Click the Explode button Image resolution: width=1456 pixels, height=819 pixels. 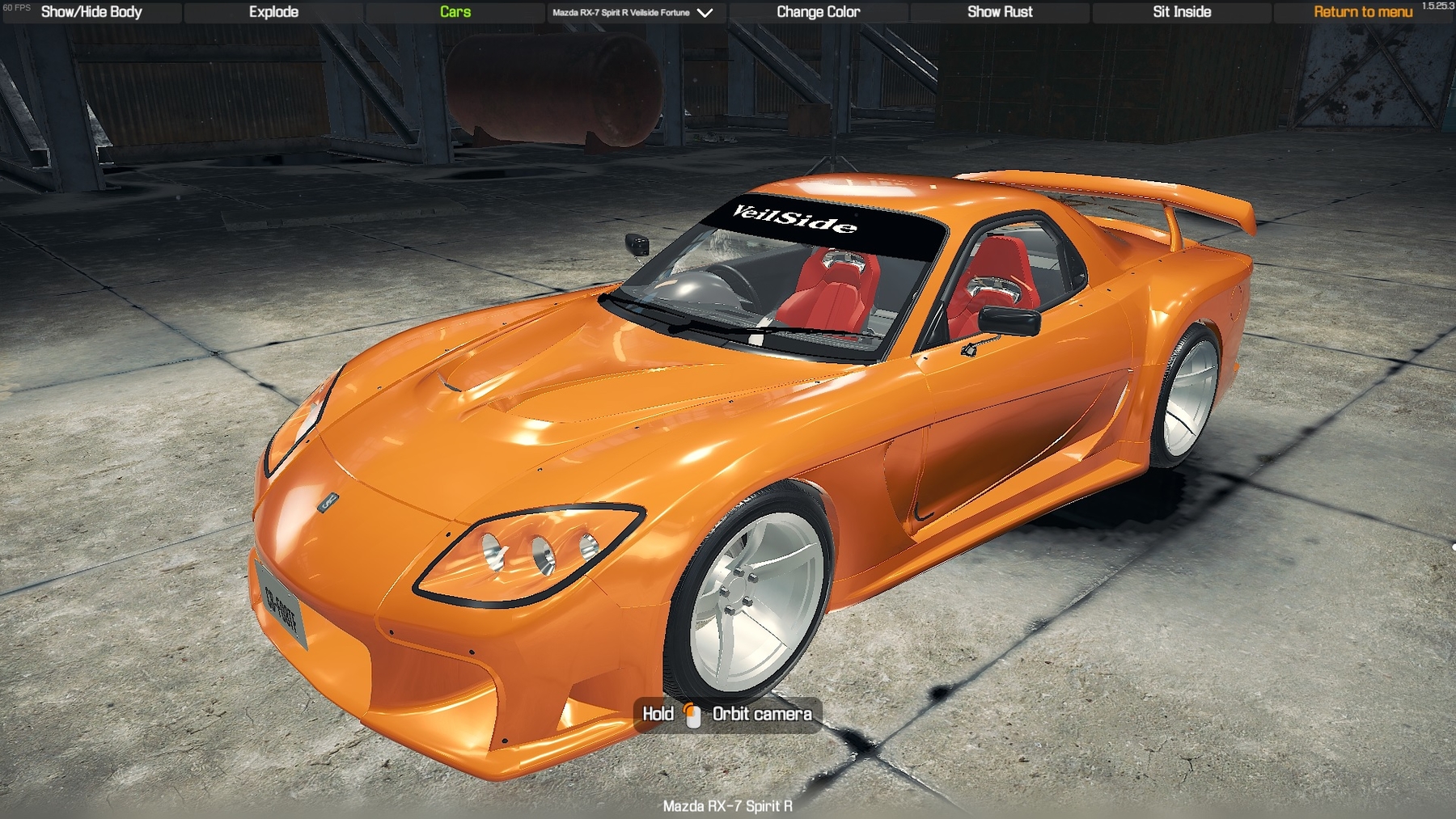click(x=273, y=12)
